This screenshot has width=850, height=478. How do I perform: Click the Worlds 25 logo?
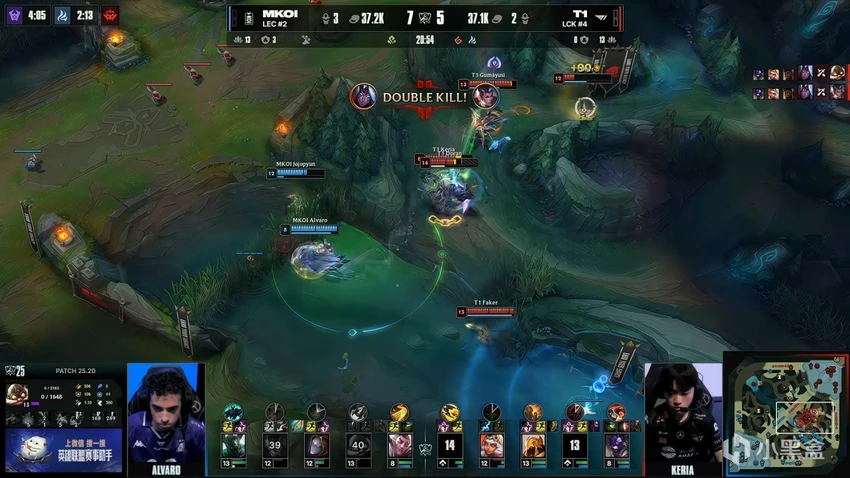click(15, 370)
